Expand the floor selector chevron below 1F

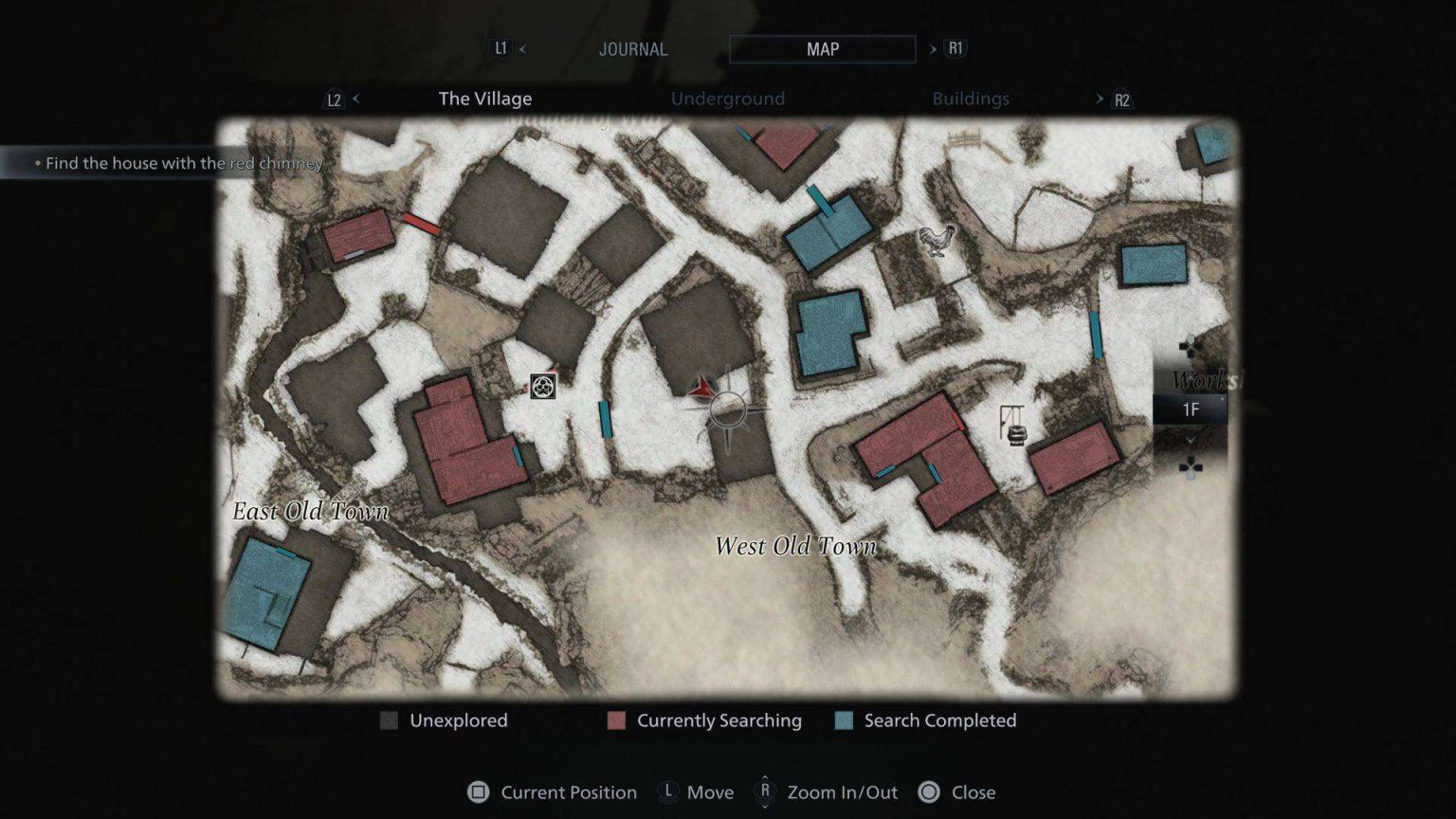[x=1191, y=441]
